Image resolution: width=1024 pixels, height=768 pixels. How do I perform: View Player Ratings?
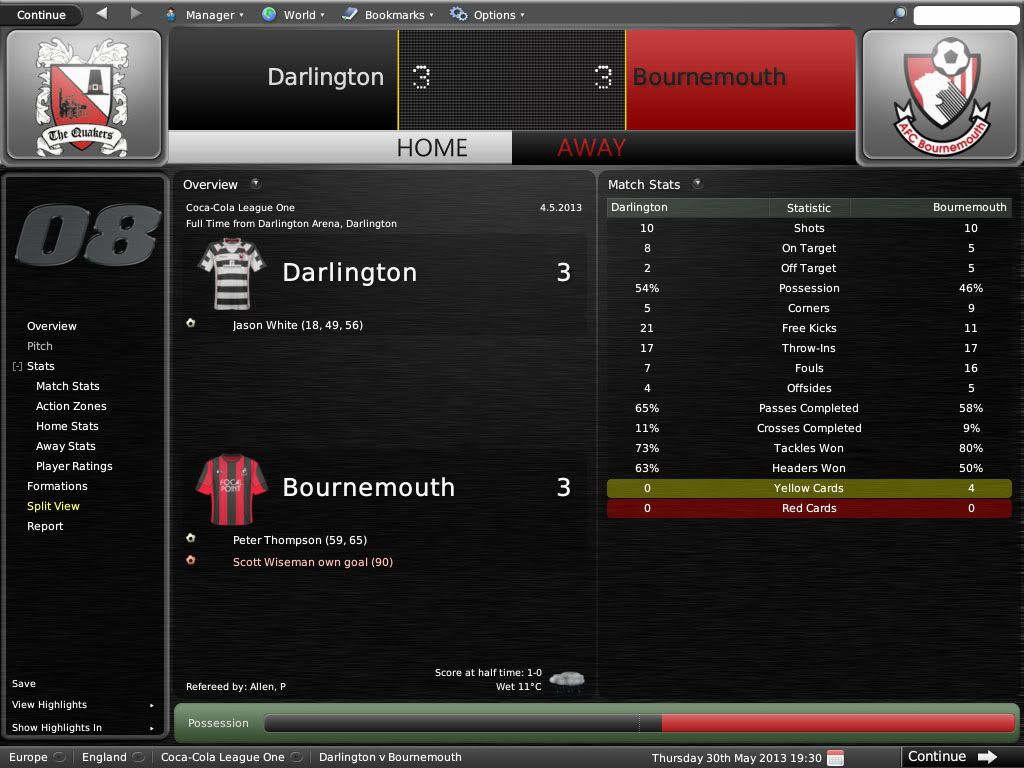pos(74,466)
